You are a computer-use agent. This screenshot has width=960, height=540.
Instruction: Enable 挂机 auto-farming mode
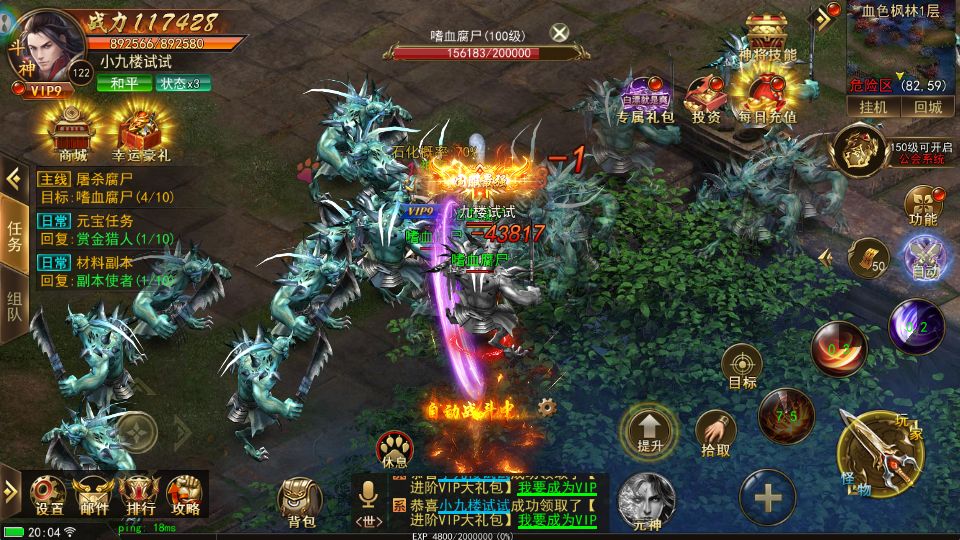click(x=870, y=107)
